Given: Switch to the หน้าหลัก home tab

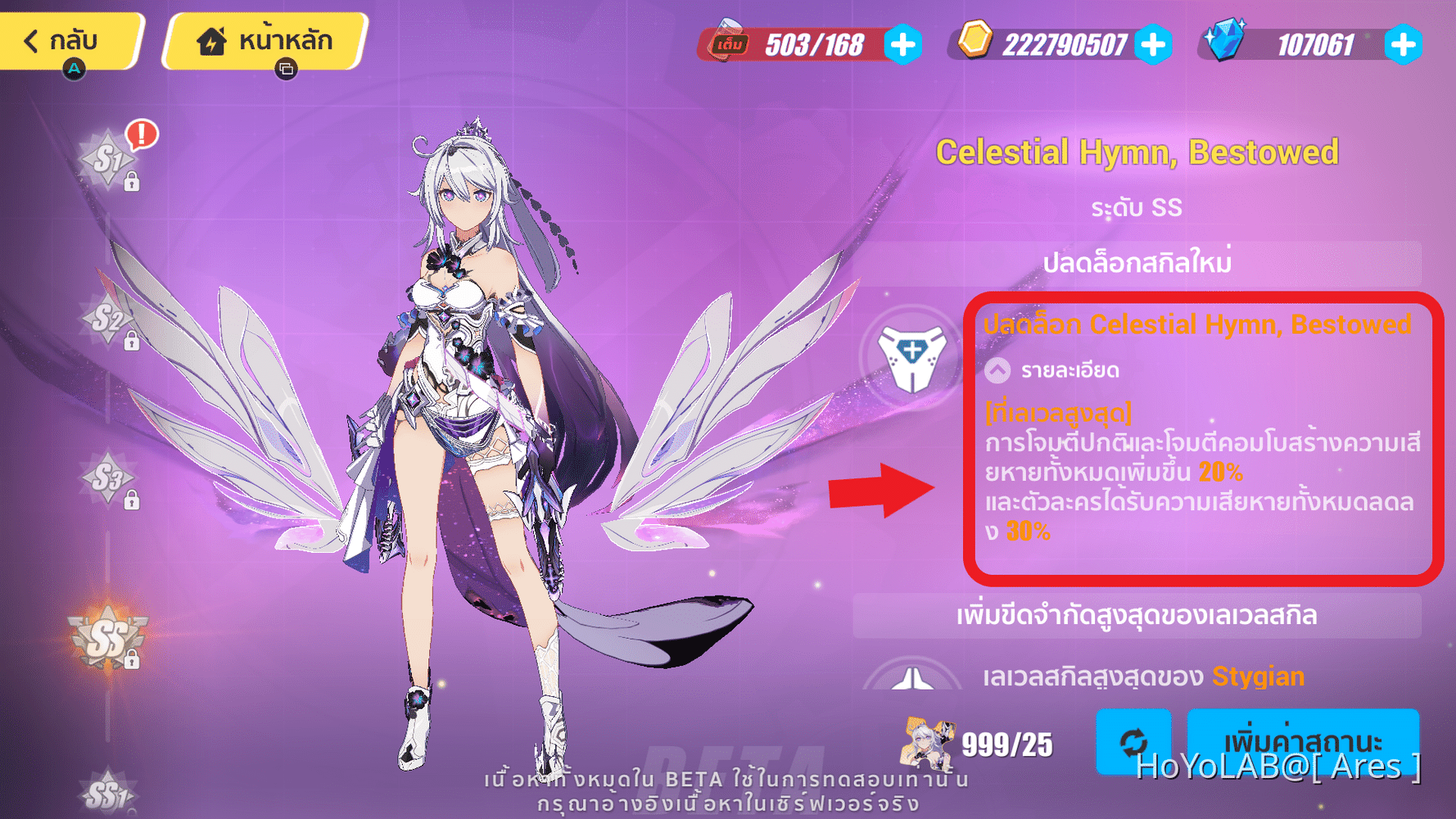Looking at the screenshot, I should pyautogui.click(x=264, y=40).
